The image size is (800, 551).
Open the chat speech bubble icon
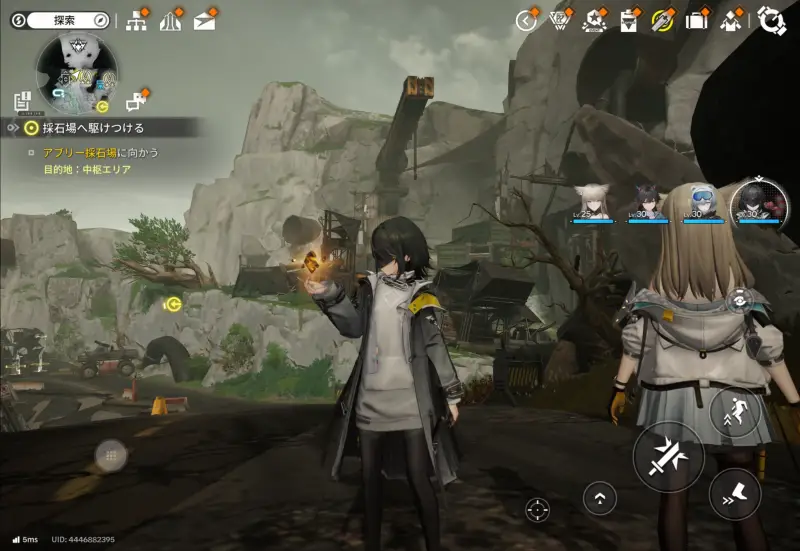[134, 100]
